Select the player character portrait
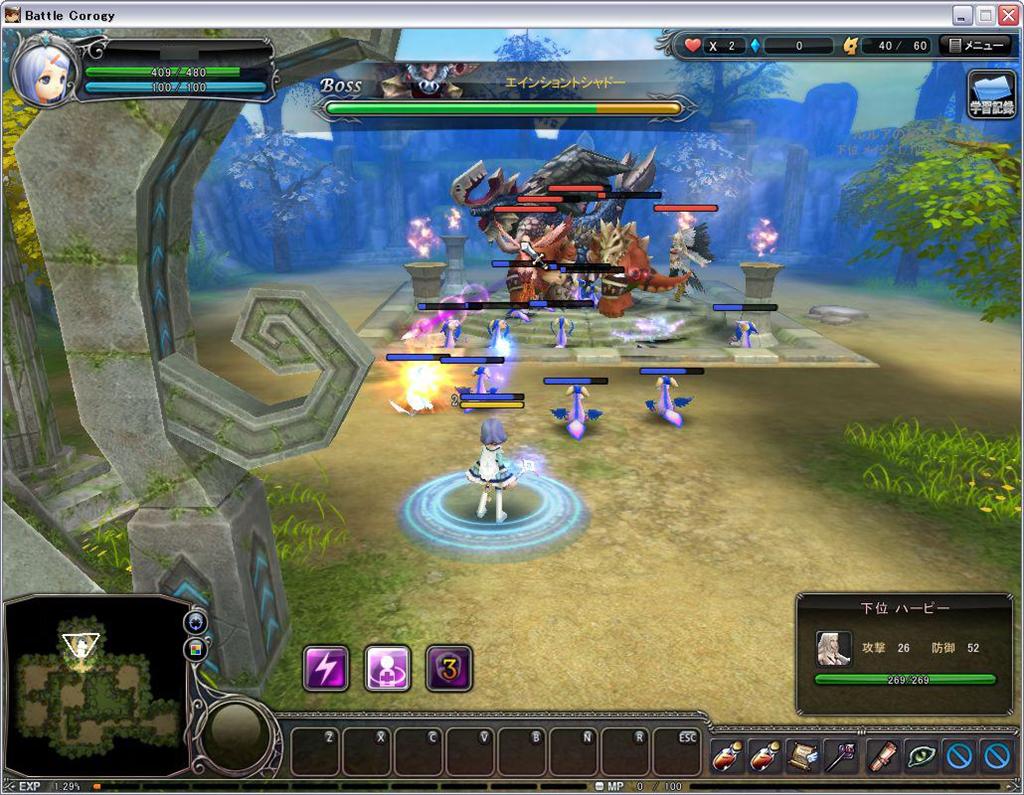1024x795 pixels. click(45, 73)
